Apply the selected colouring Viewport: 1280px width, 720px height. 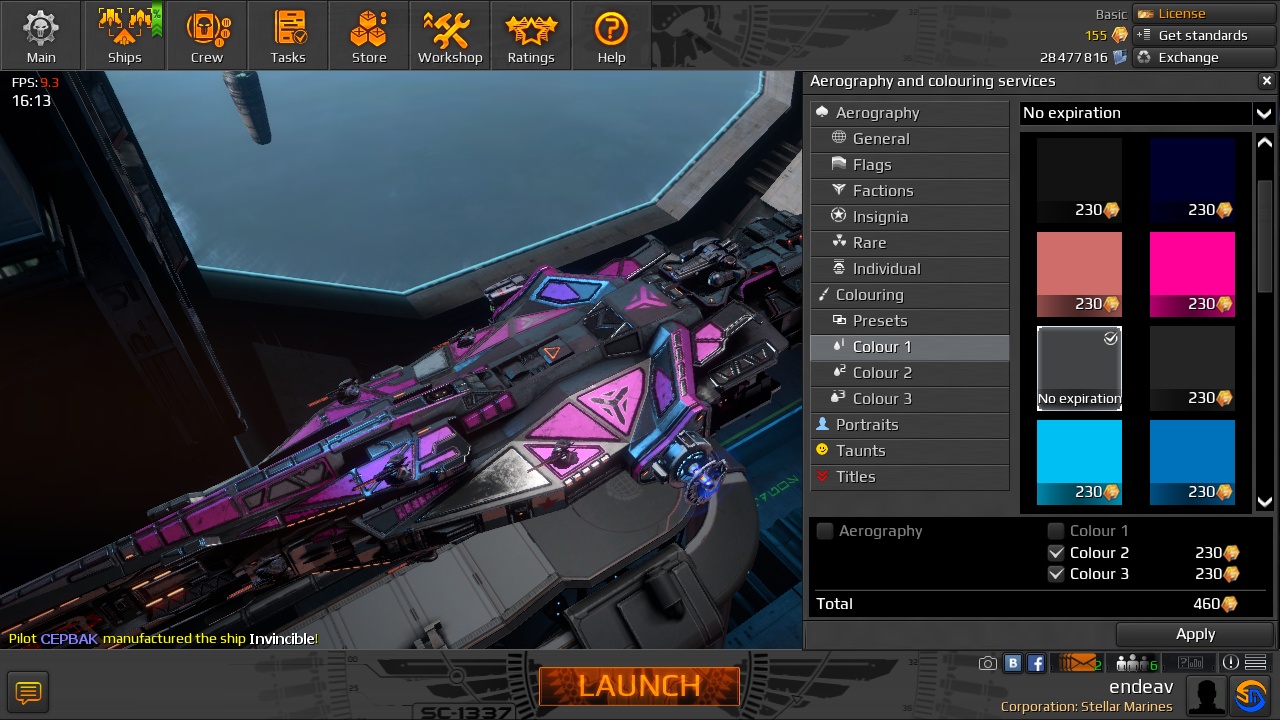[1195, 634]
